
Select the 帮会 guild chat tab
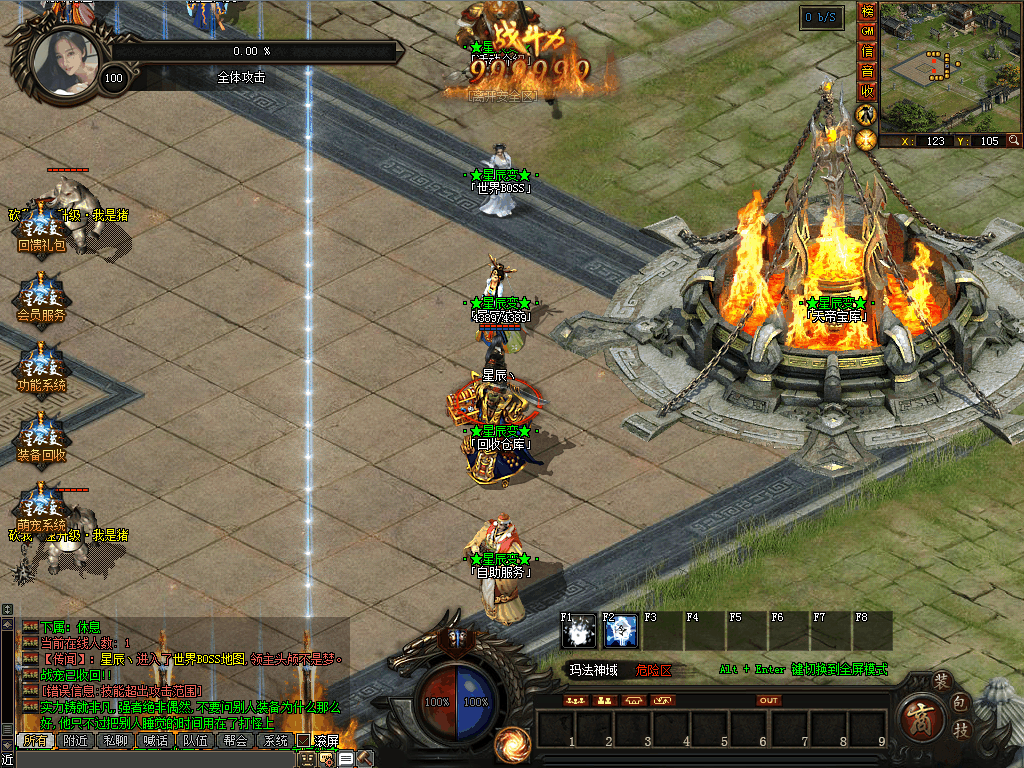pos(235,741)
